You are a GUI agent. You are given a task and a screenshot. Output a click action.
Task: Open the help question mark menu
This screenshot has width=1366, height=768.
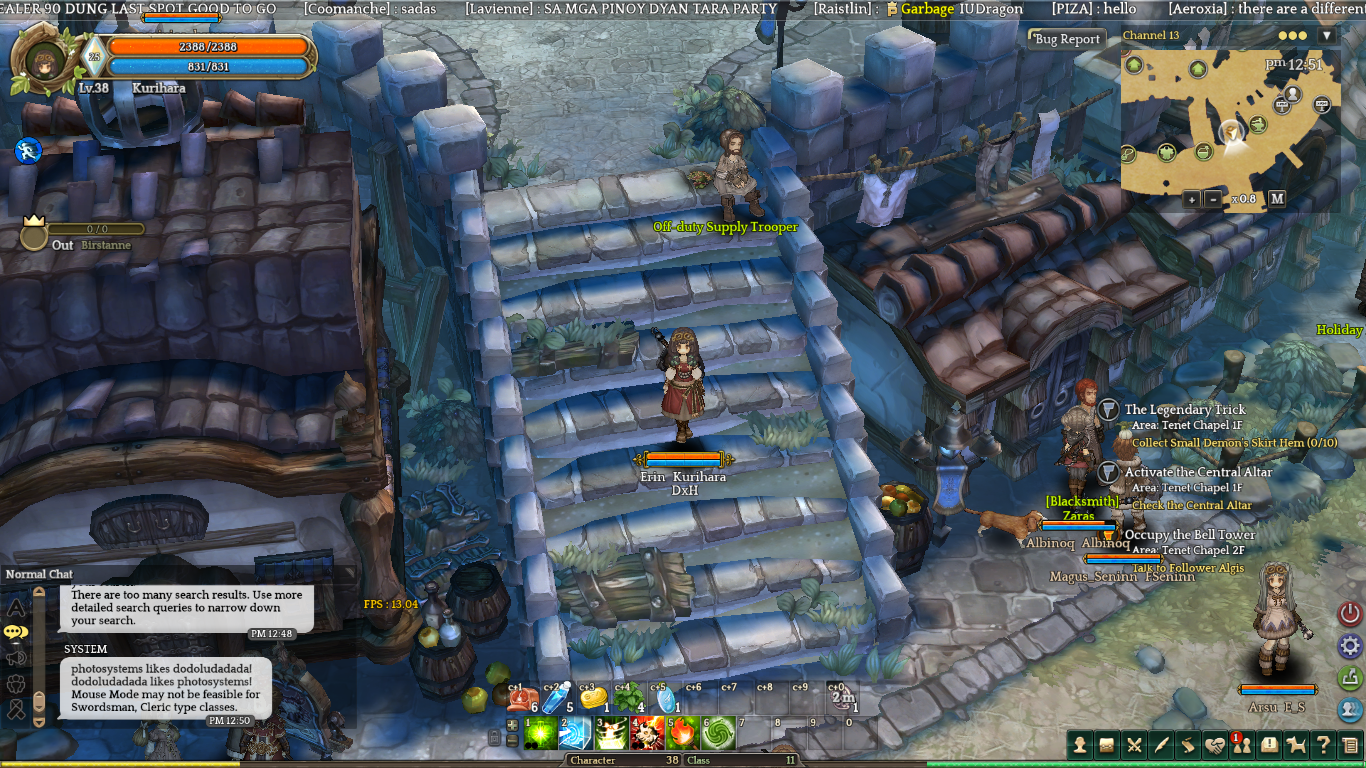click(x=1323, y=744)
